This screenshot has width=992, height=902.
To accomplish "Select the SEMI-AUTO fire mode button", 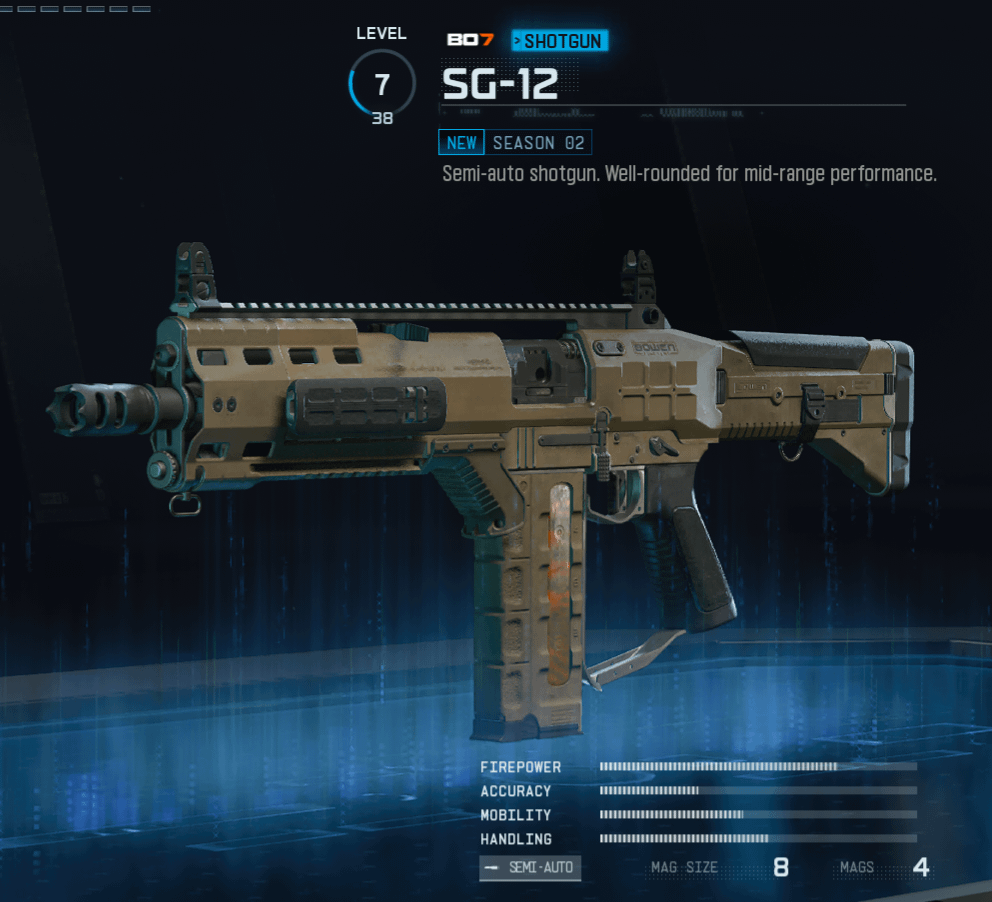I will (530, 868).
